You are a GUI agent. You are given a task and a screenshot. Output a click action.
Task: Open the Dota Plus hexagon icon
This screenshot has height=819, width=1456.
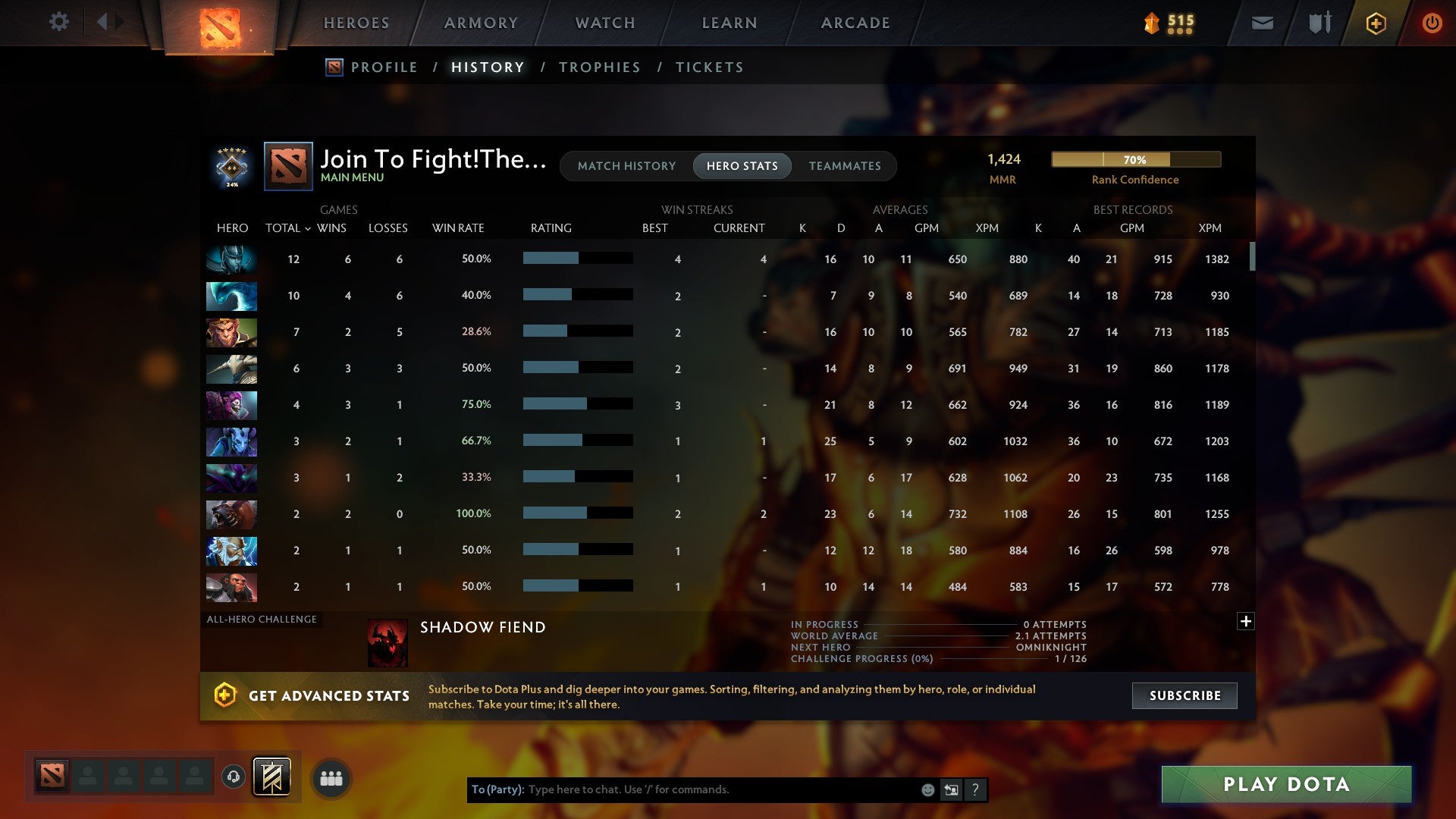tap(1376, 23)
